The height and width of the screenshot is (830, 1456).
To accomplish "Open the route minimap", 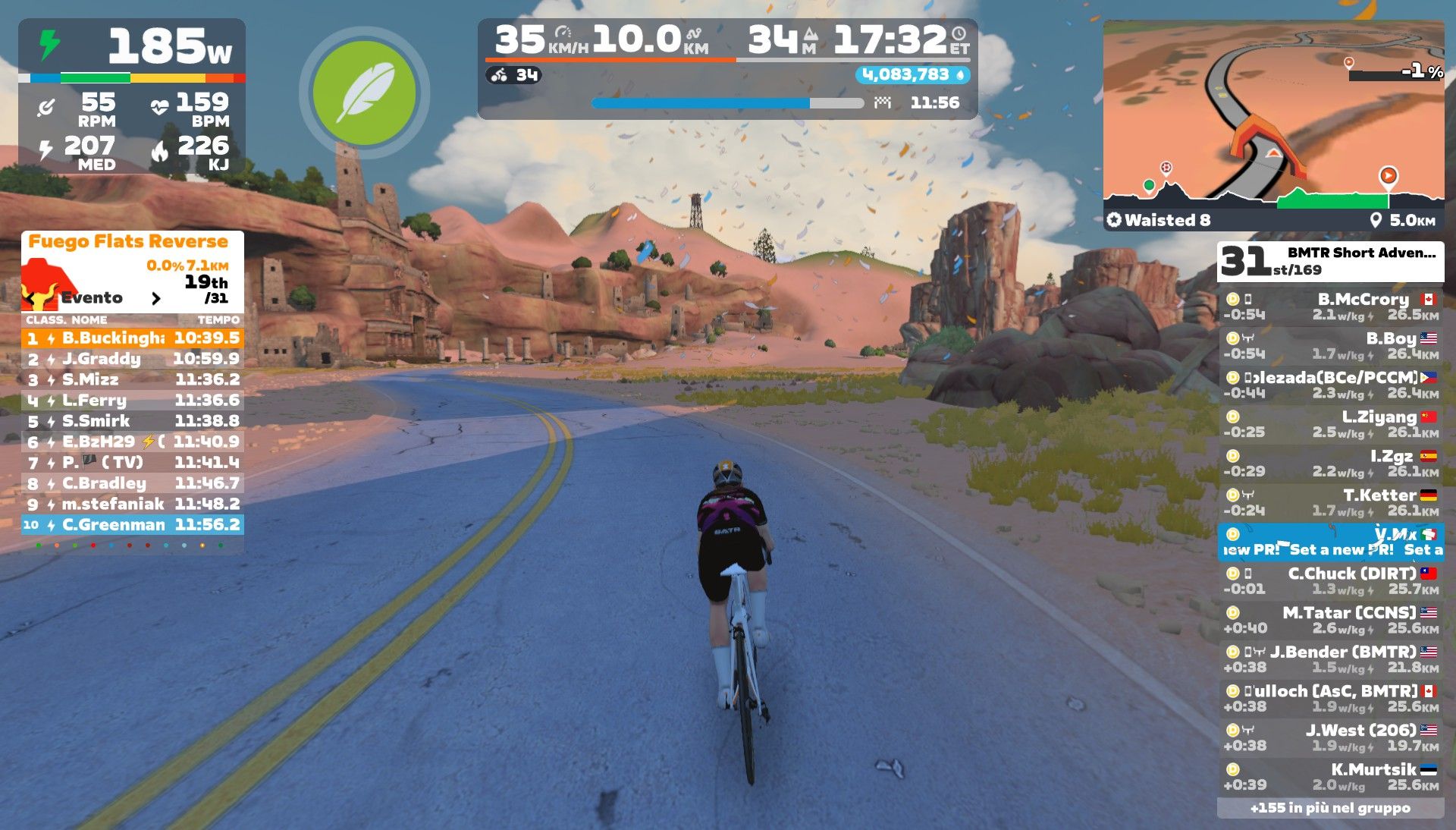I will click(x=1273, y=114).
